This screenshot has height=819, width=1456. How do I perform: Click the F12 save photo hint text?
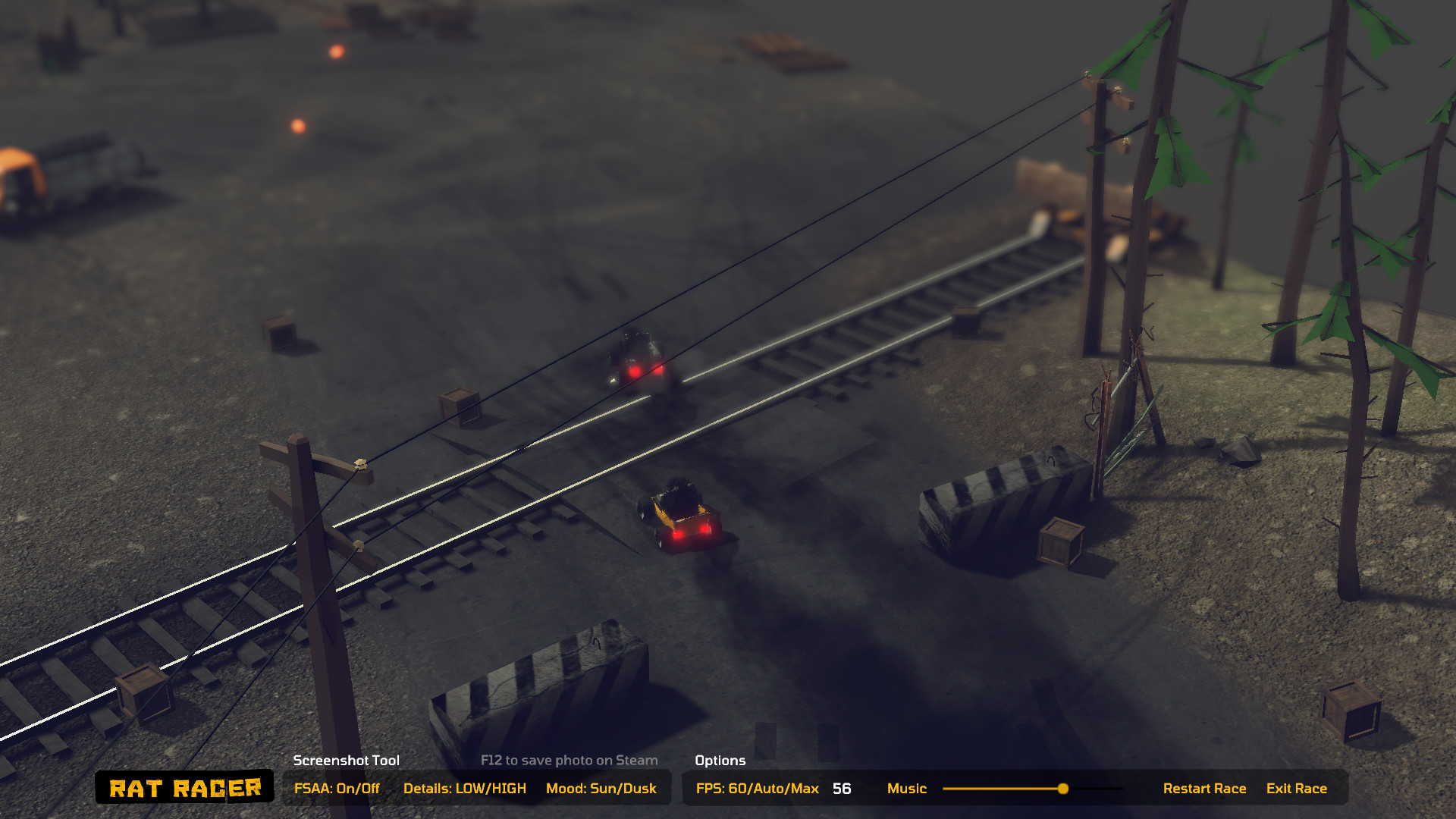(x=569, y=760)
